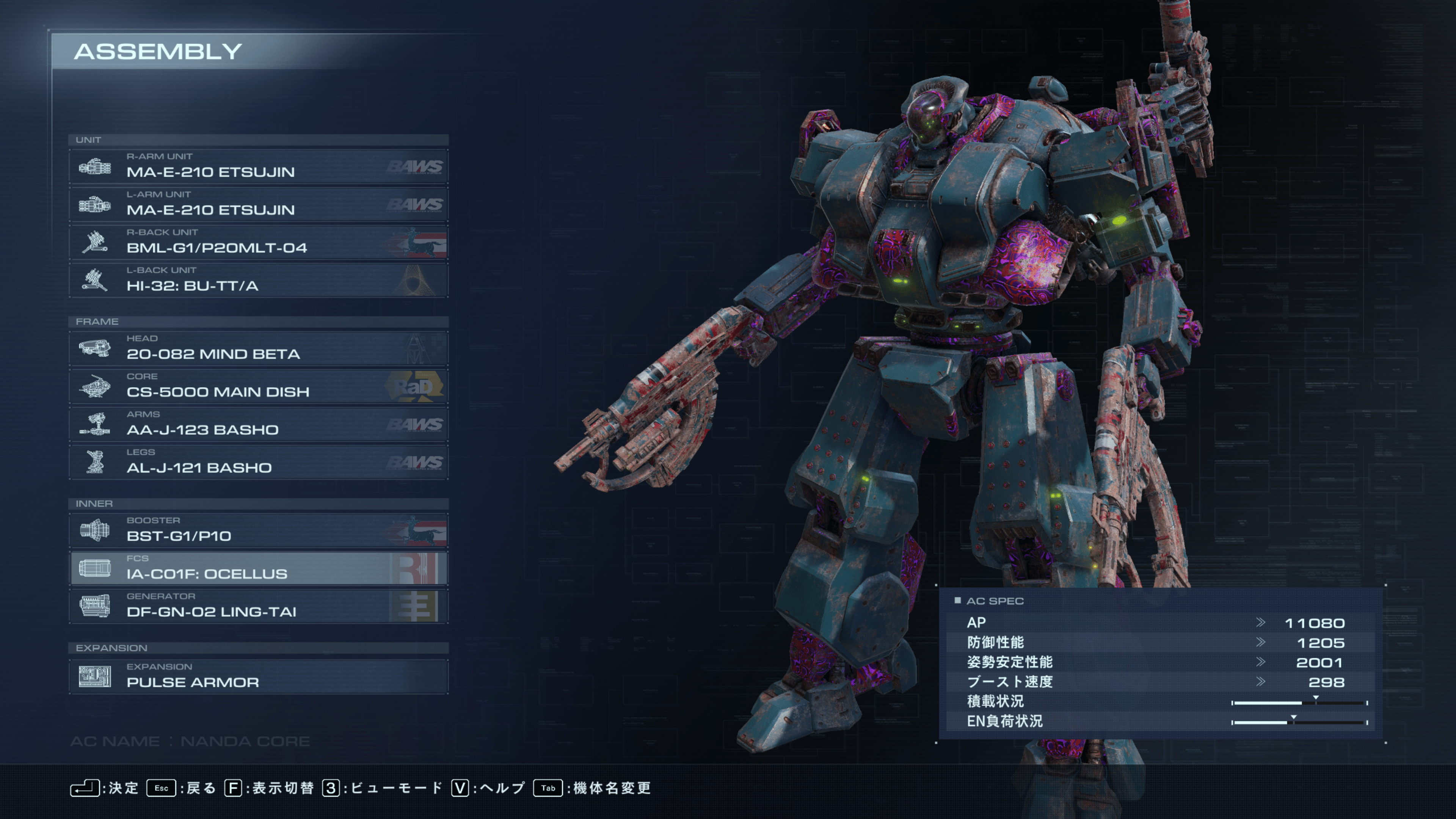
Task: Change the GENERATOR DF-GN-02 LING-TAI
Action: 258,606
